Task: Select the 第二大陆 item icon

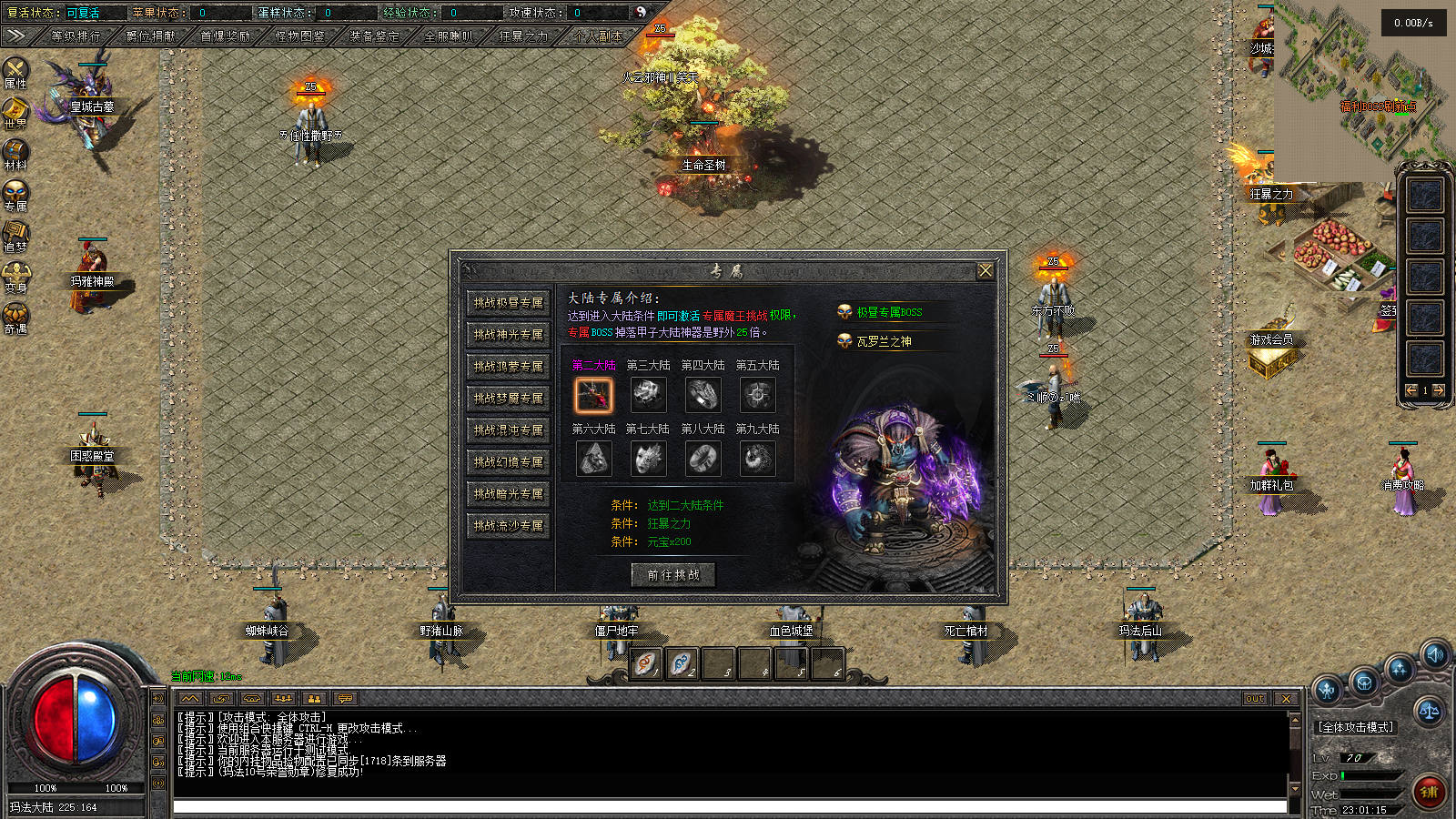Action: point(593,395)
